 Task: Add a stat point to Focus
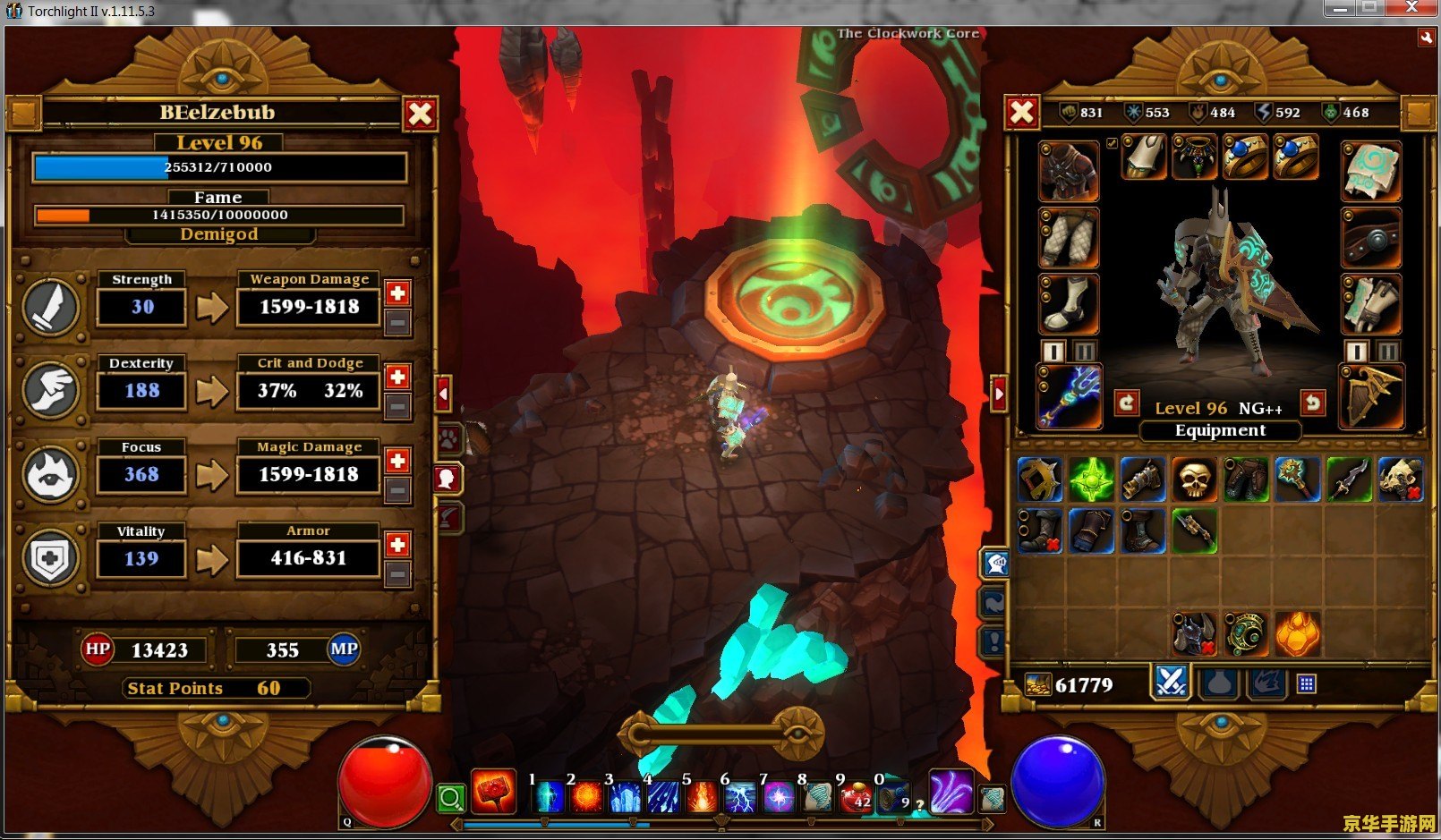pos(398,461)
